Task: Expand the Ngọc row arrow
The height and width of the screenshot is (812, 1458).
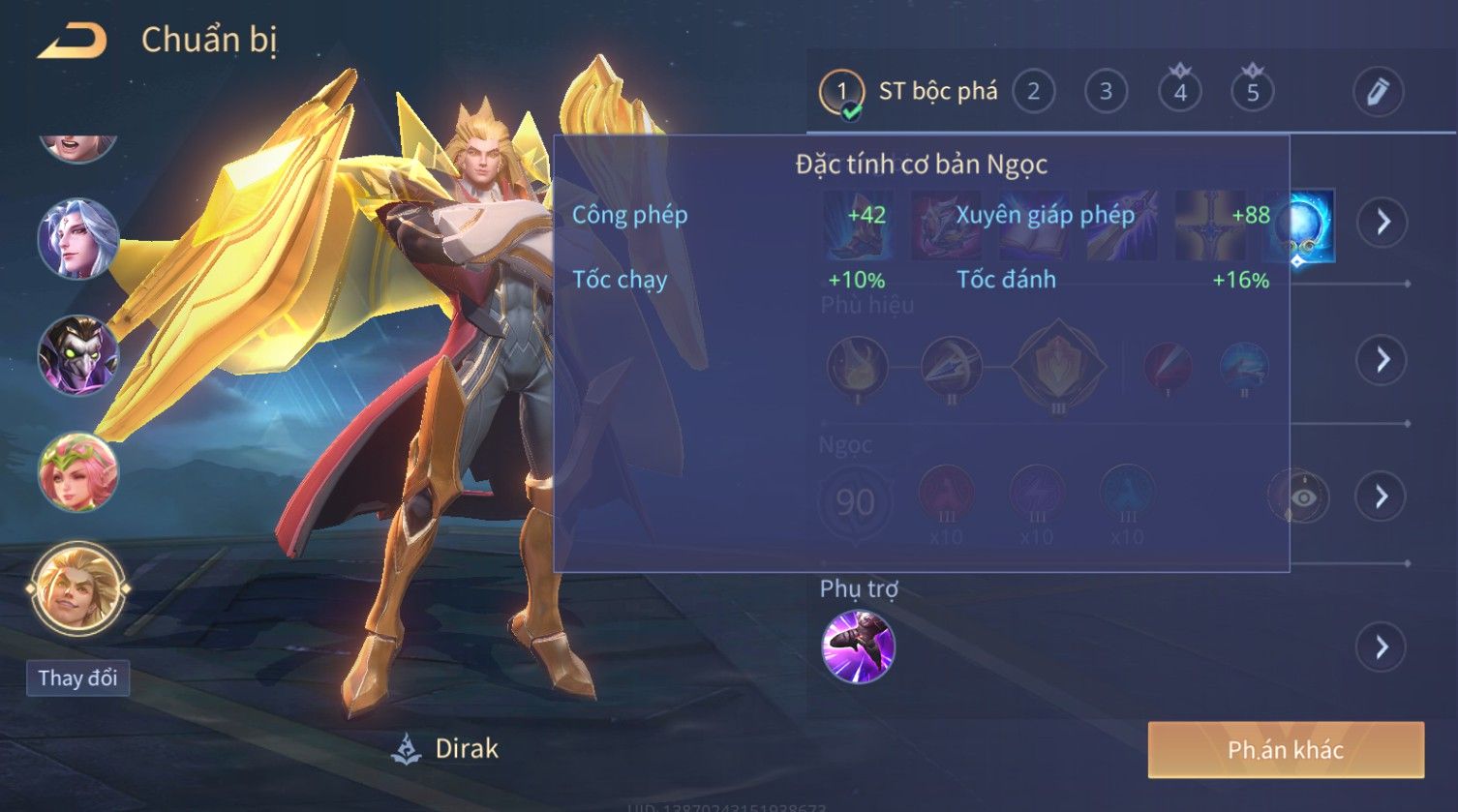Action: click(1382, 496)
